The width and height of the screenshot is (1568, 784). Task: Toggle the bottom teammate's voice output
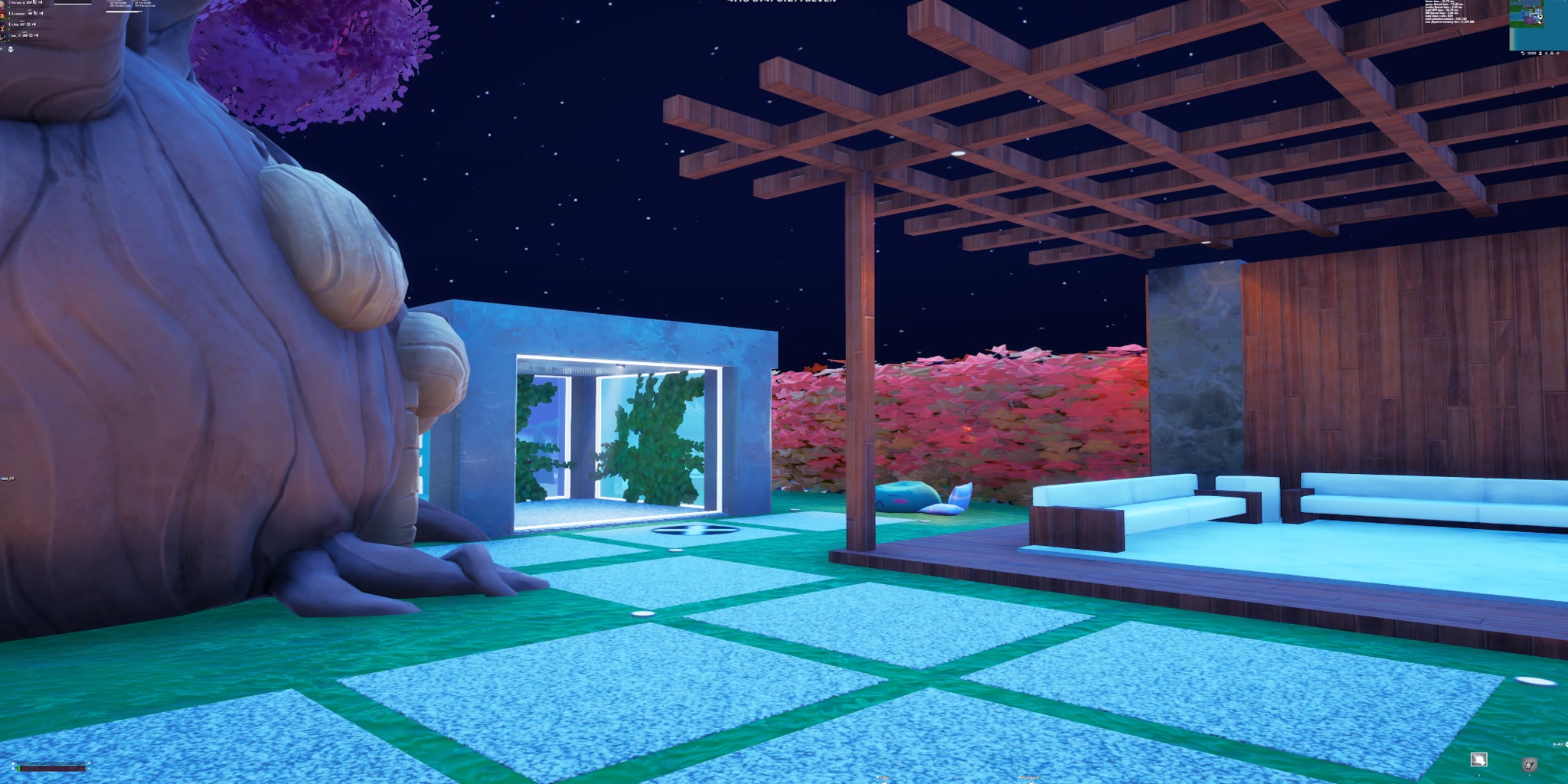pos(37,35)
